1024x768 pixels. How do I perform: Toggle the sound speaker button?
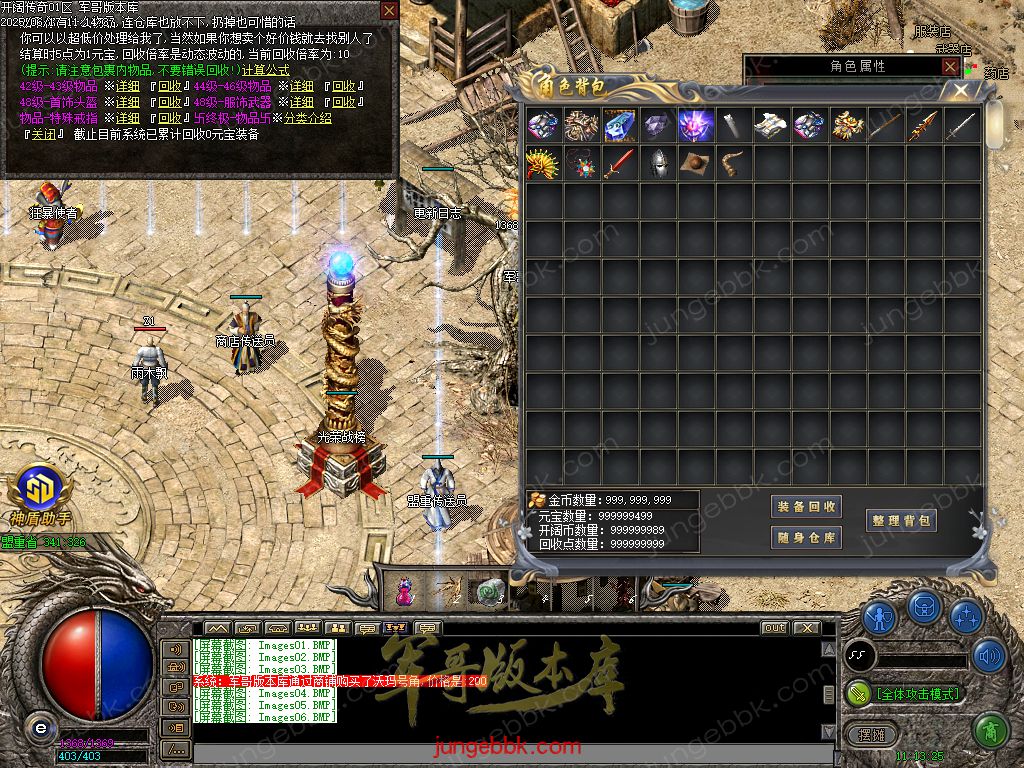point(989,656)
